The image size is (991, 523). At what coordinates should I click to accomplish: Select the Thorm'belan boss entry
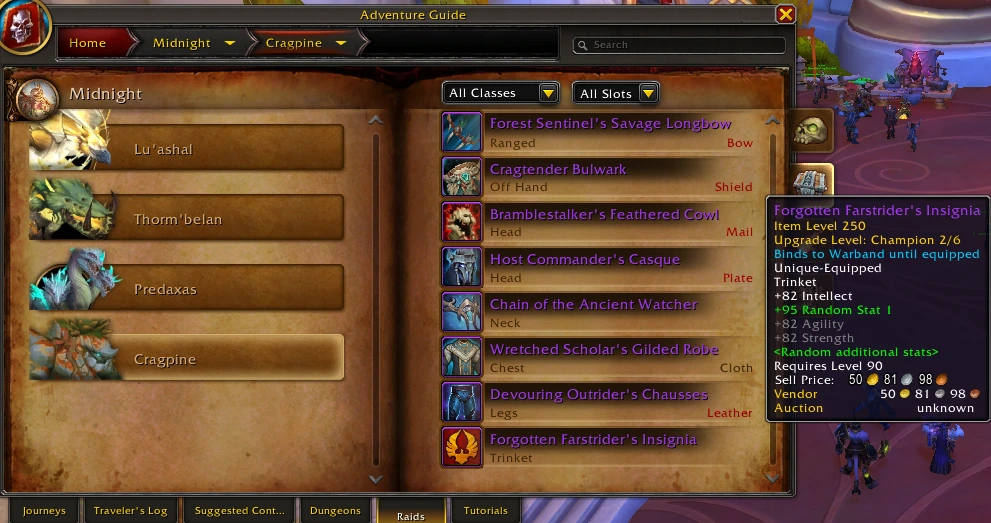point(187,219)
